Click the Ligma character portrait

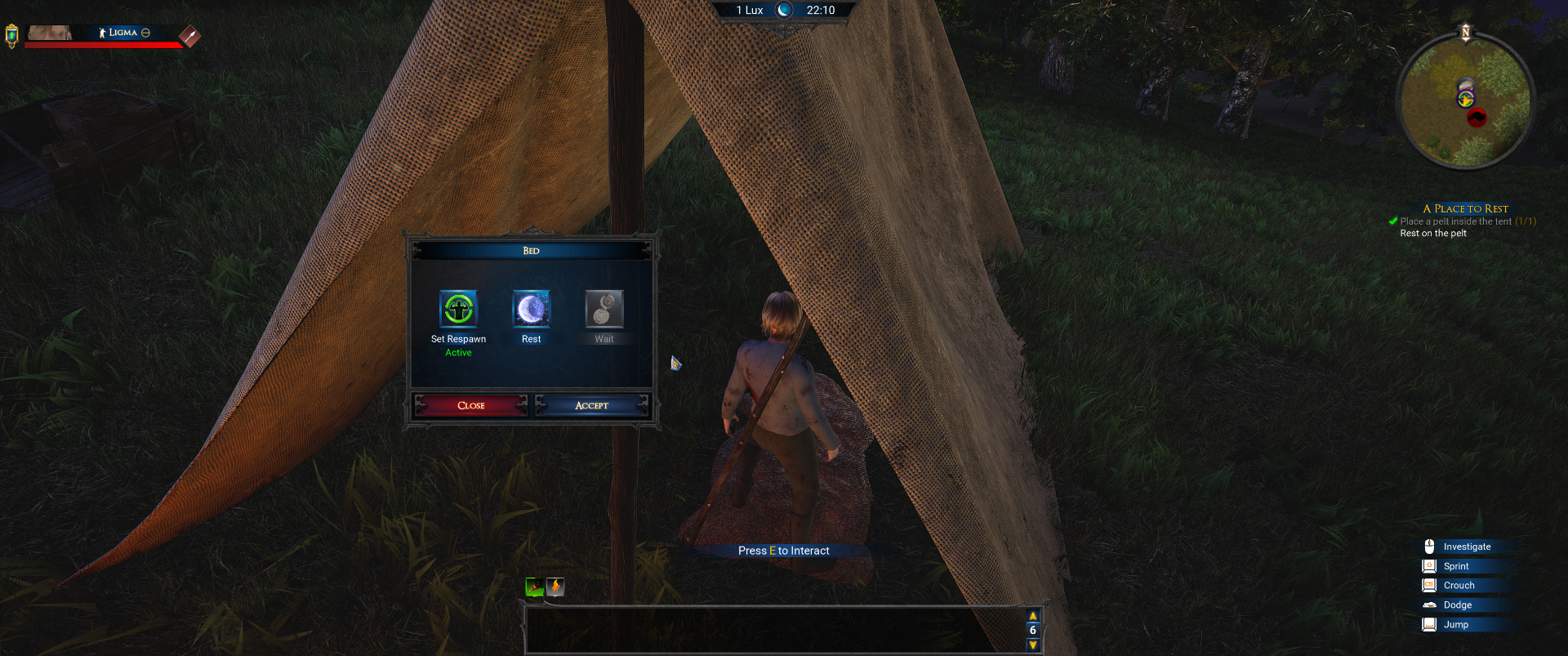tap(50, 33)
